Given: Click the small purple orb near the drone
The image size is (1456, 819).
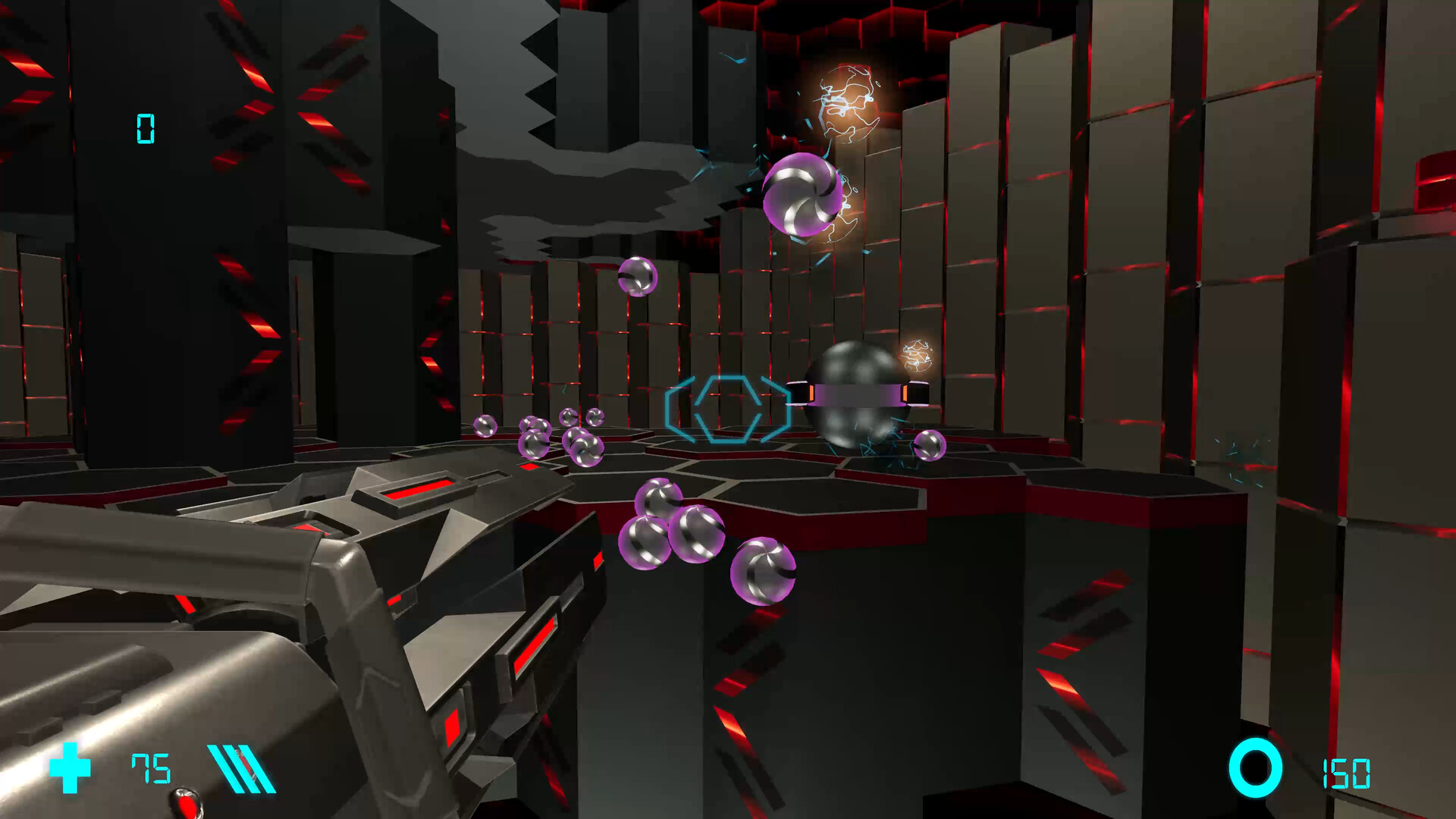Looking at the screenshot, I should point(931,447).
